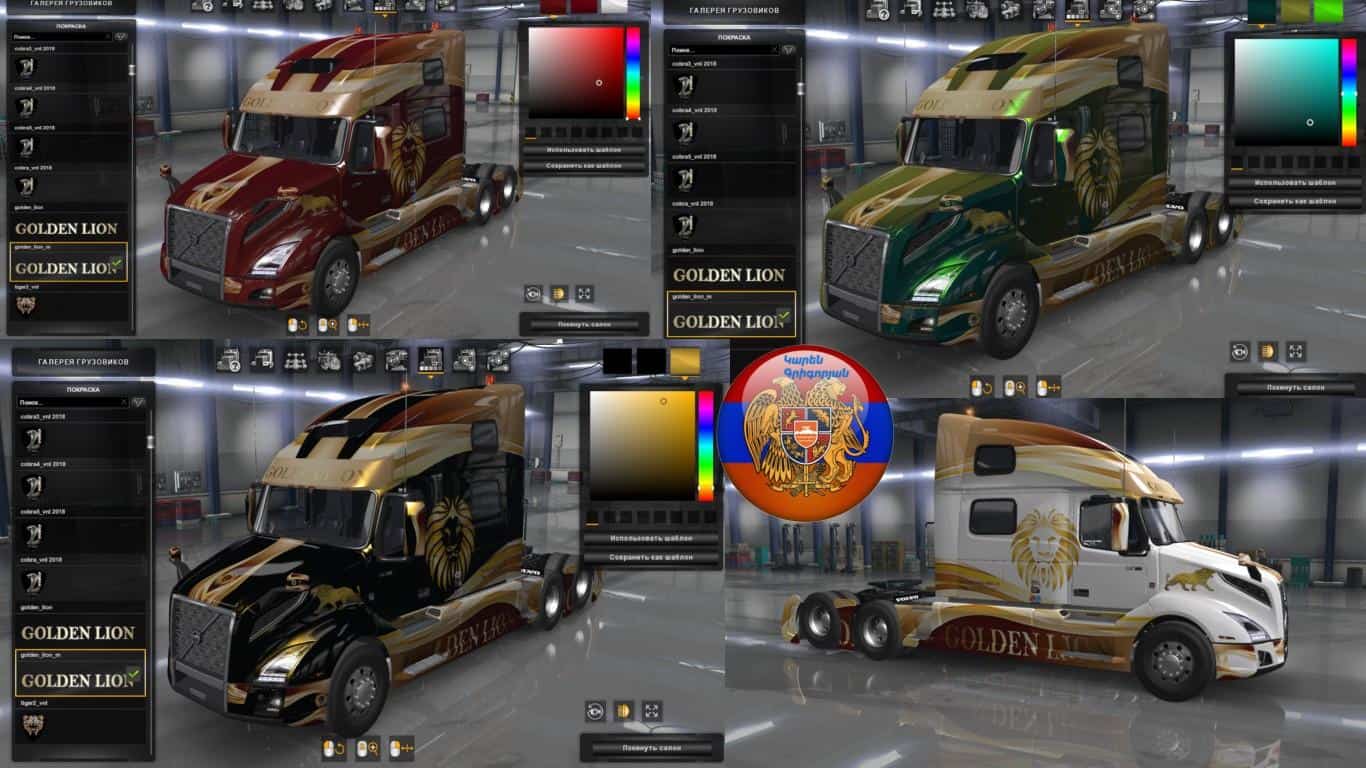Screen dimensions: 1366x768
Task: Click 'Покинуть салон' in the black truck view
Action: pos(651,748)
